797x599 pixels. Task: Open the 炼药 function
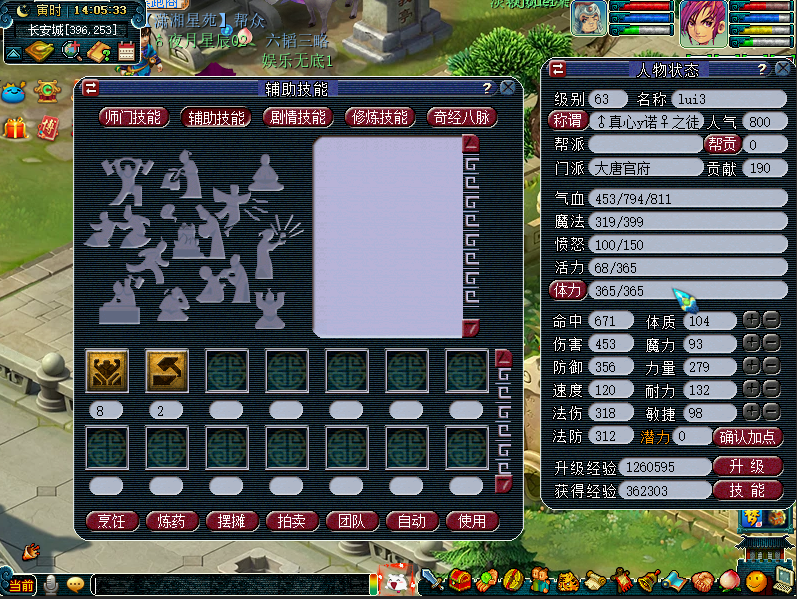(171, 521)
